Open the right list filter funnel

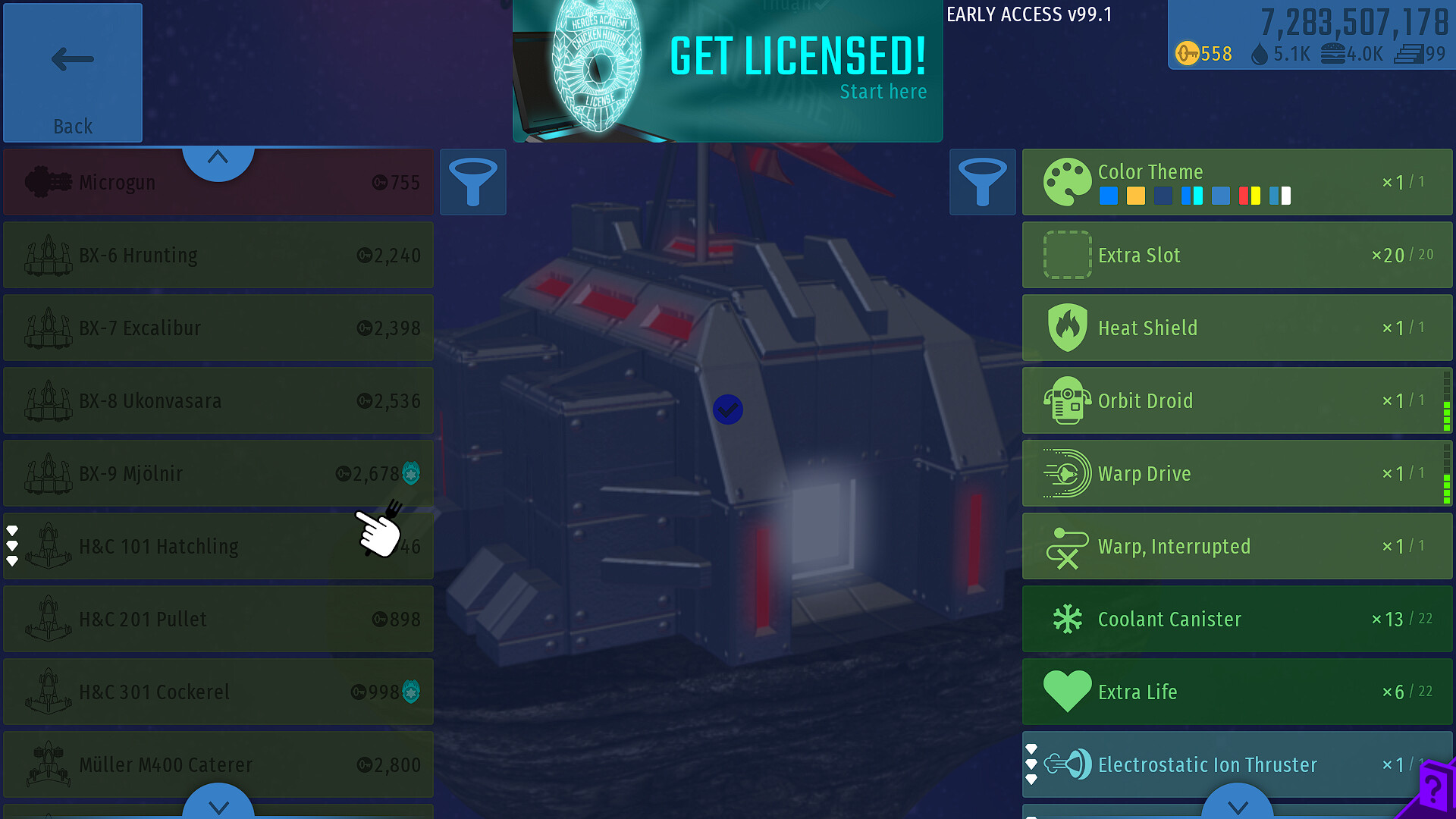[x=982, y=182]
